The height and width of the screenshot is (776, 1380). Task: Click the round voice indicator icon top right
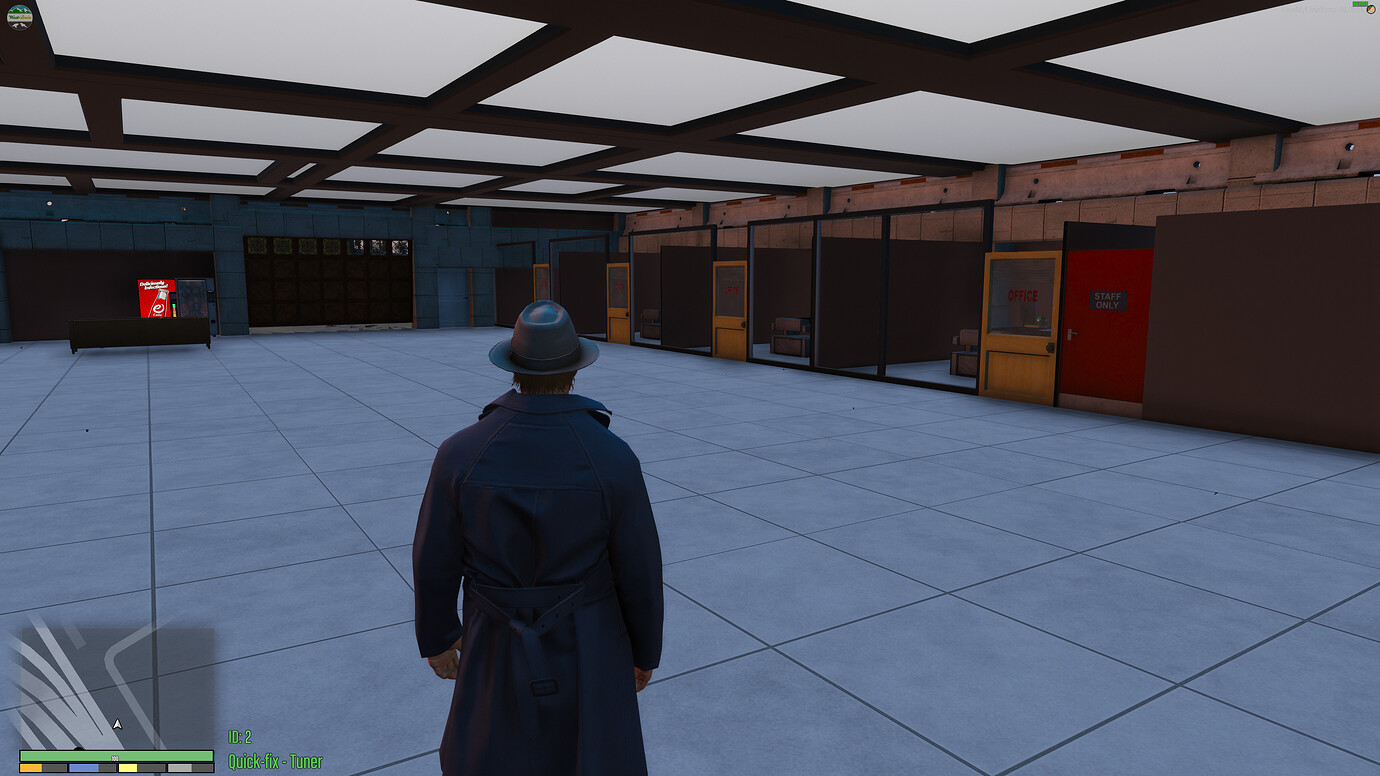1371,10
